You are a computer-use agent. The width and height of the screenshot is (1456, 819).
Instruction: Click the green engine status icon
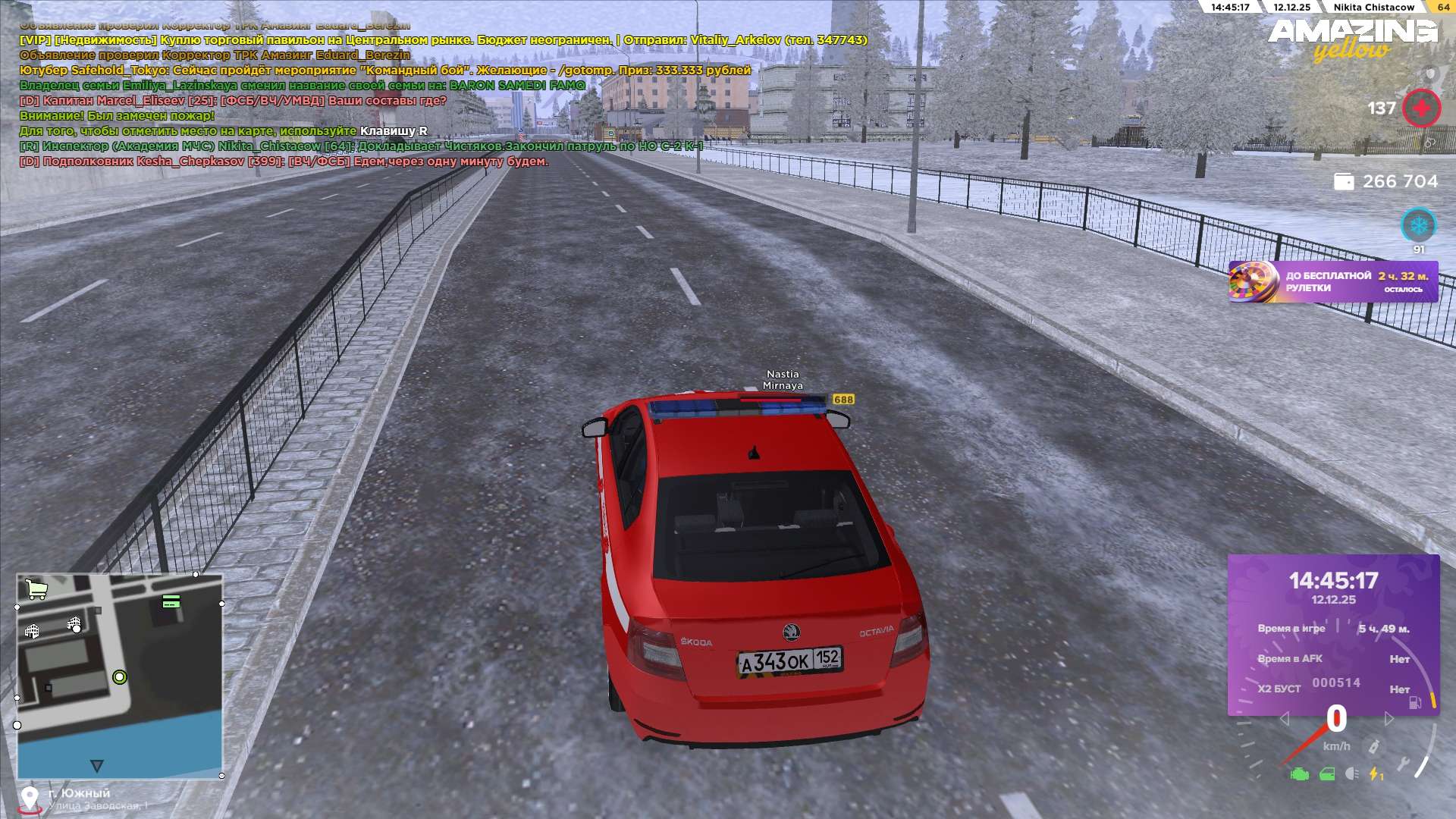tap(1300, 774)
